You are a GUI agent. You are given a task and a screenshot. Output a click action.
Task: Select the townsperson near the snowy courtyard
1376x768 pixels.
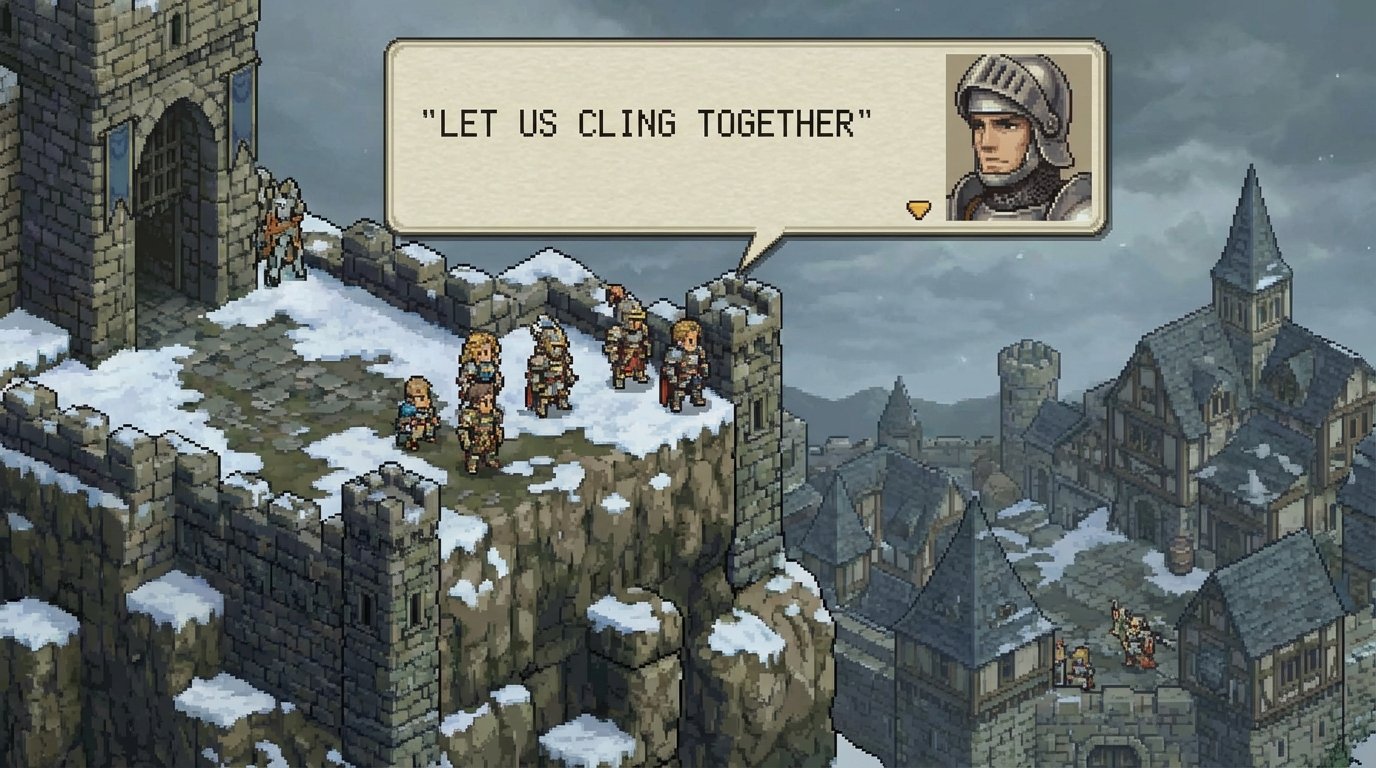click(x=1078, y=660)
